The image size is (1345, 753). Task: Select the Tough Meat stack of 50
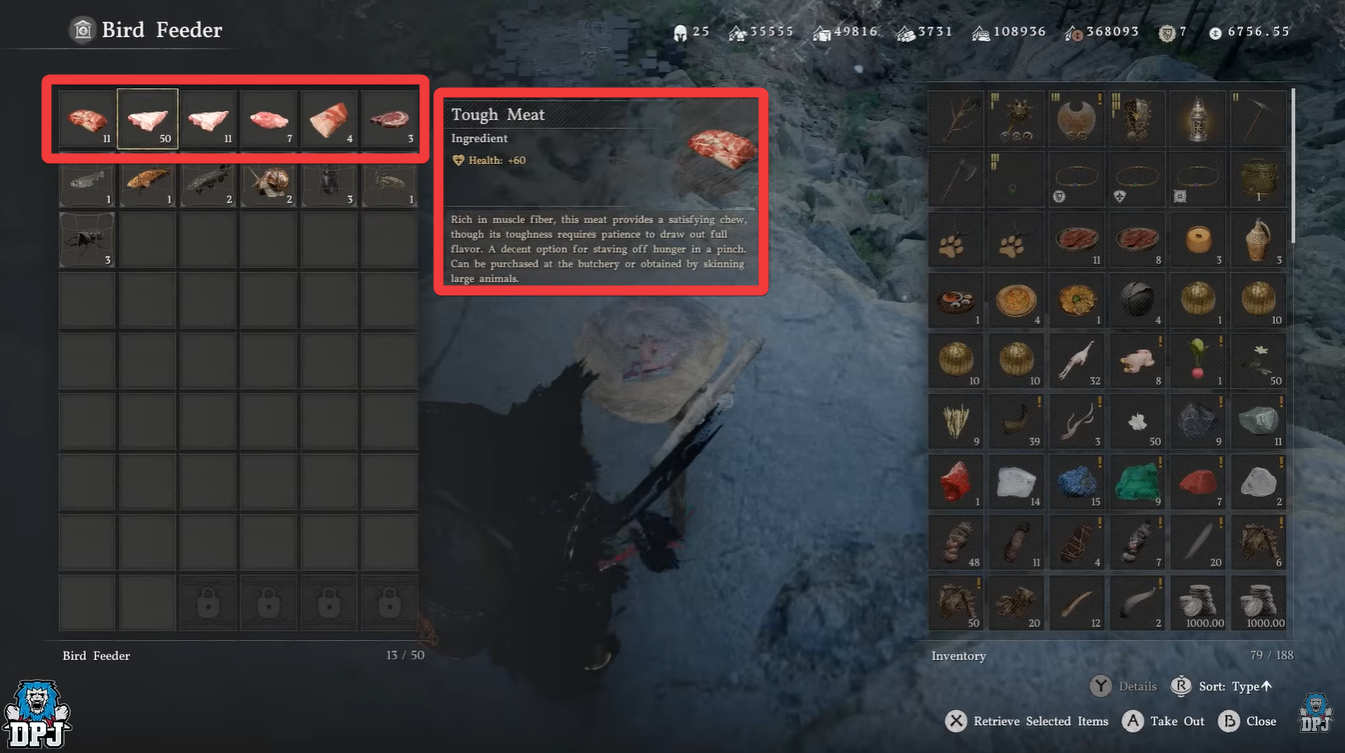(x=147, y=118)
